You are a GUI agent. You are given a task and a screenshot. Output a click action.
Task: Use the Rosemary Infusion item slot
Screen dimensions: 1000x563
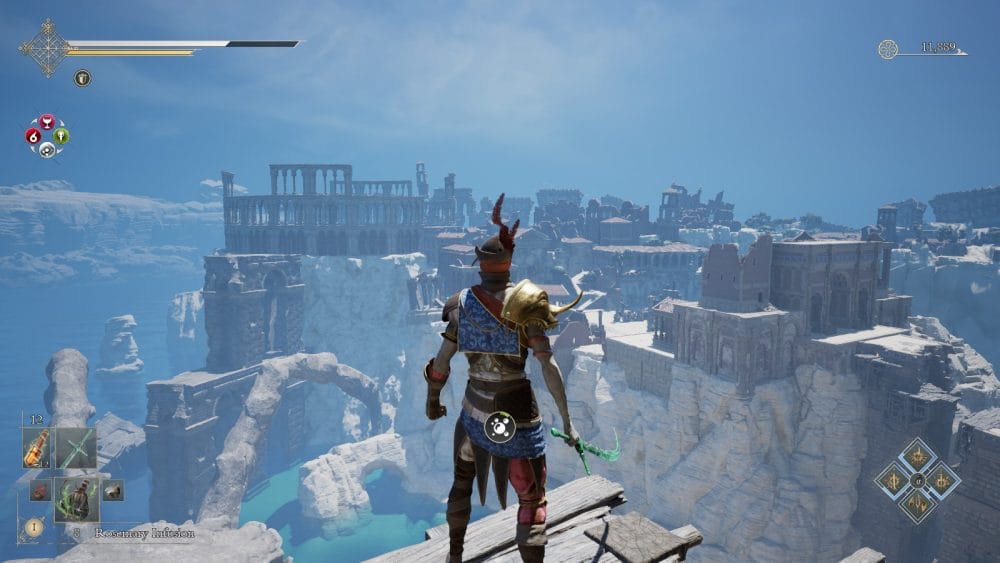(x=75, y=497)
